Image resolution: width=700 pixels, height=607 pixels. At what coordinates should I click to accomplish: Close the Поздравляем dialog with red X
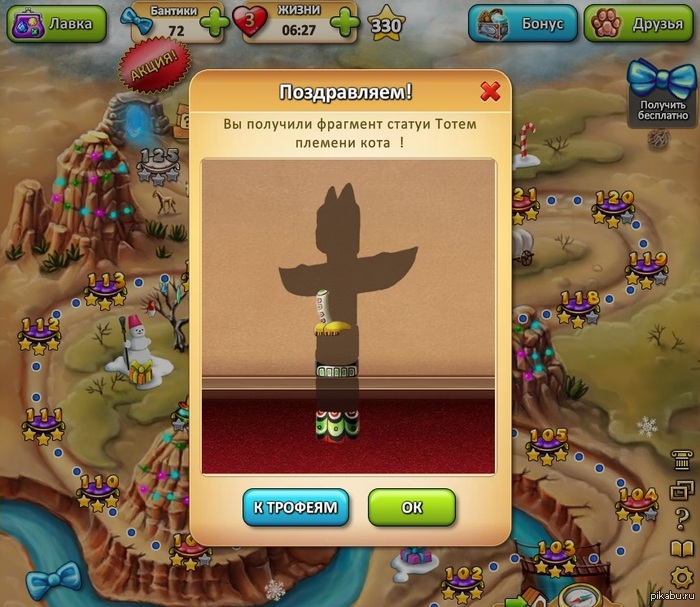coord(490,92)
